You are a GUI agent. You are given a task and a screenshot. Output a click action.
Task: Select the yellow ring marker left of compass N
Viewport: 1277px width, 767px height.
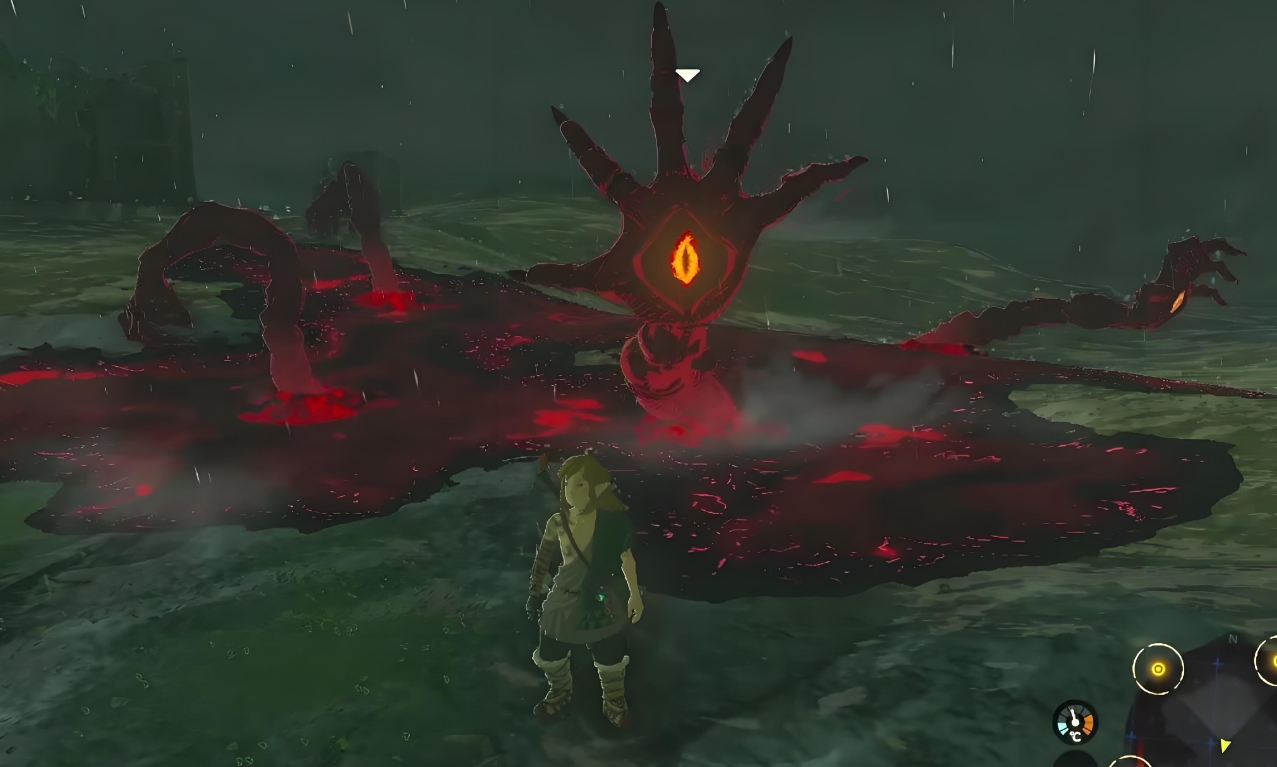pyautogui.click(x=1158, y=669)
